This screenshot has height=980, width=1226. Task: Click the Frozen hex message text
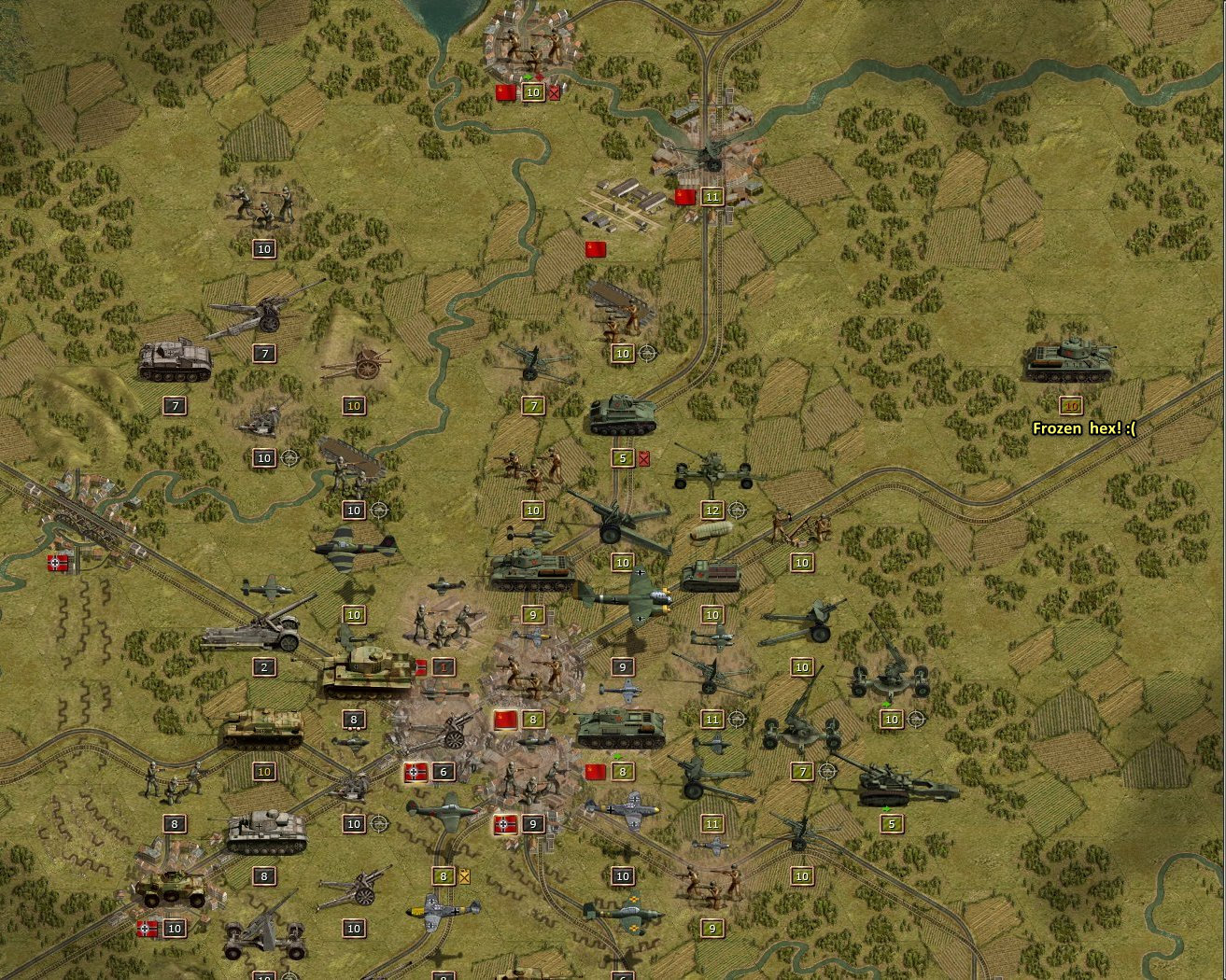click(x=1083, y=428)
